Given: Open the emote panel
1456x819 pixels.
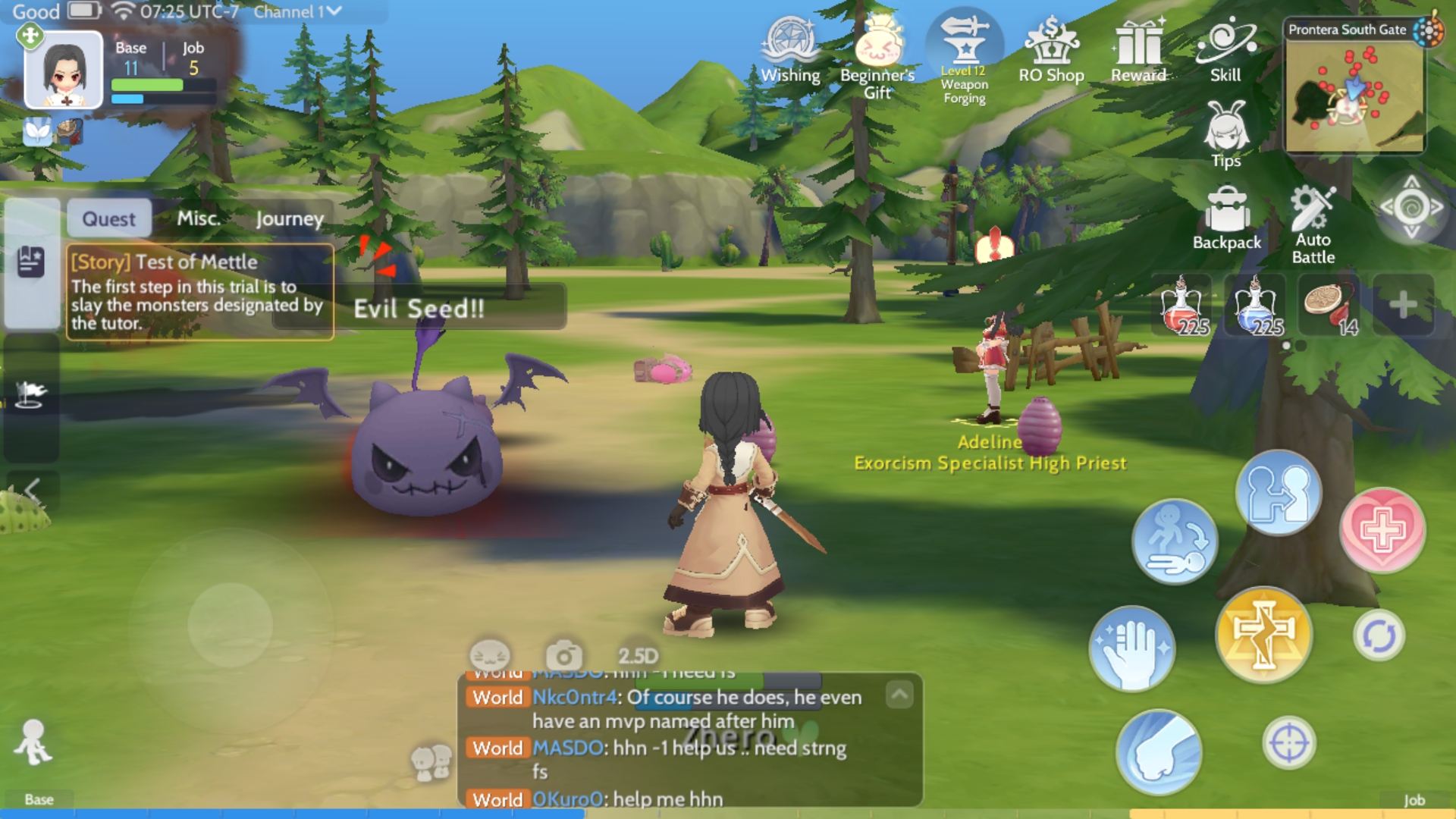Looking at the screenshot, I should [490, 655].
